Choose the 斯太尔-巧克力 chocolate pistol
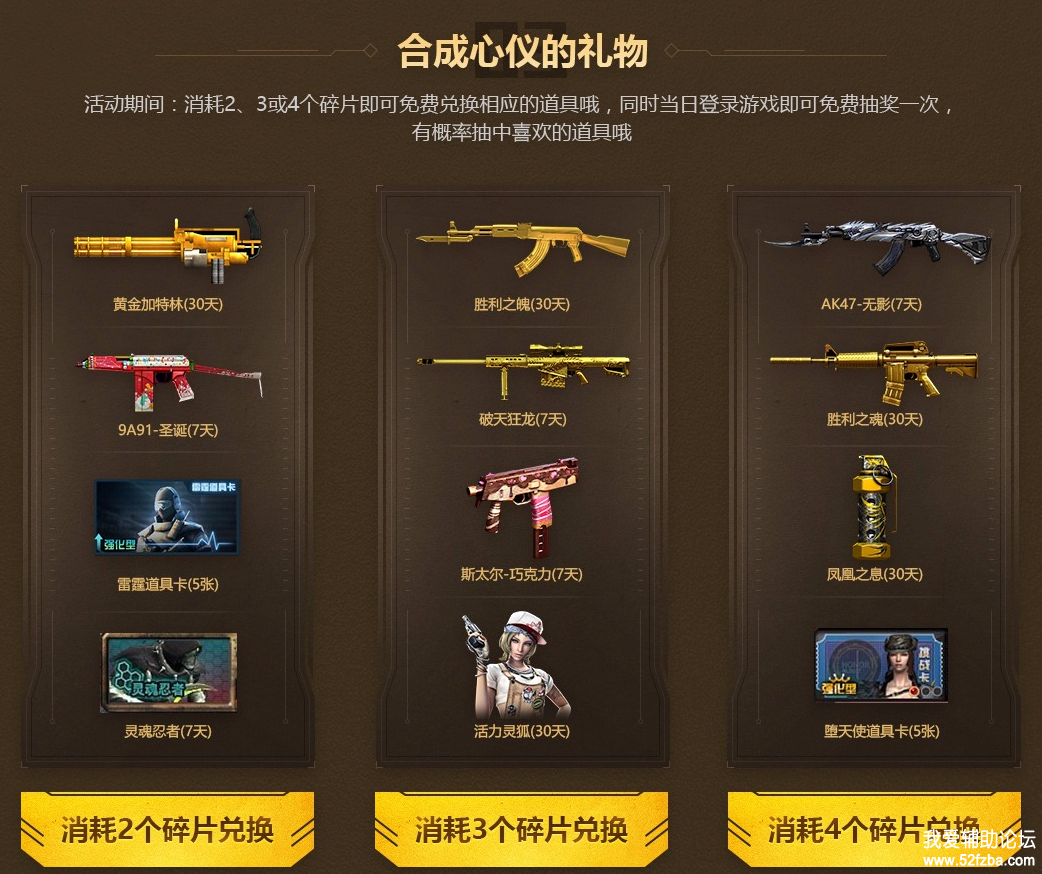The width and height of the screenshot is (1042, 874). coord(521,508)
